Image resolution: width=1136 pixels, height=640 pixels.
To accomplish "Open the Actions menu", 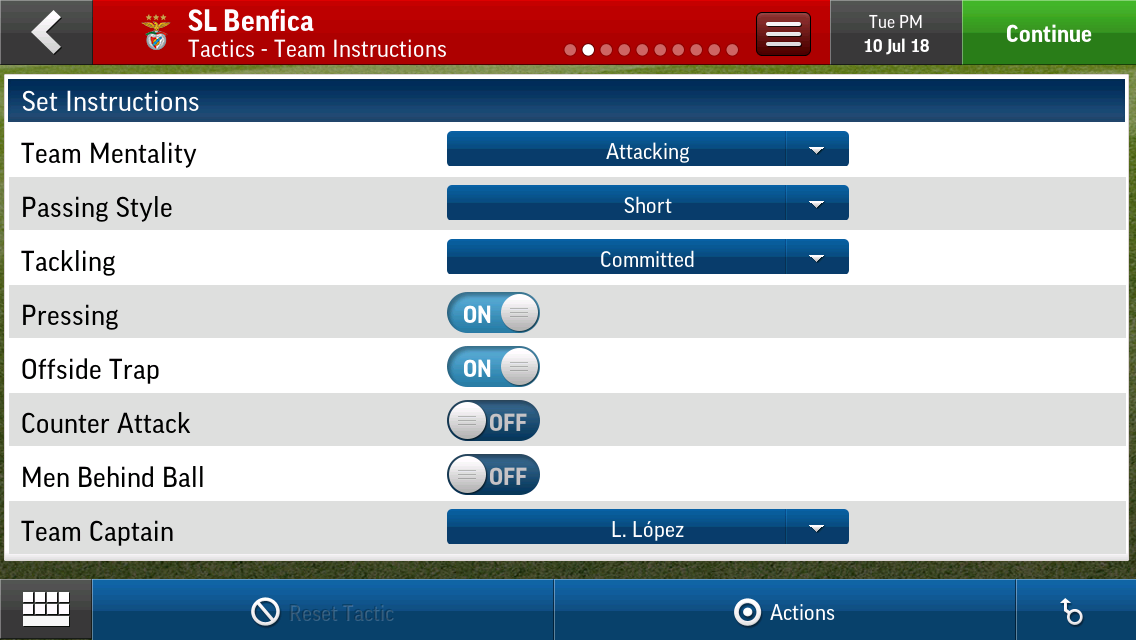I will click(785, 612).
